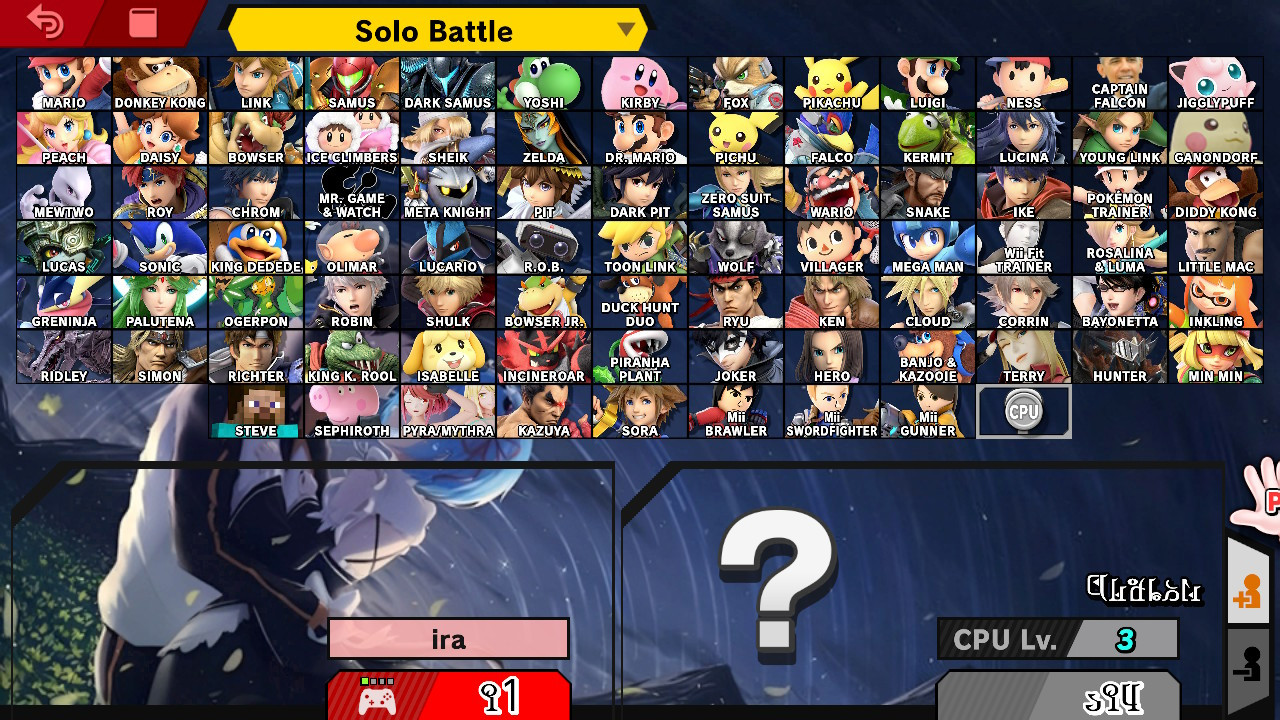Choose Pikachu on the roster
1280x720 pixels.
(x=831, y=82)
